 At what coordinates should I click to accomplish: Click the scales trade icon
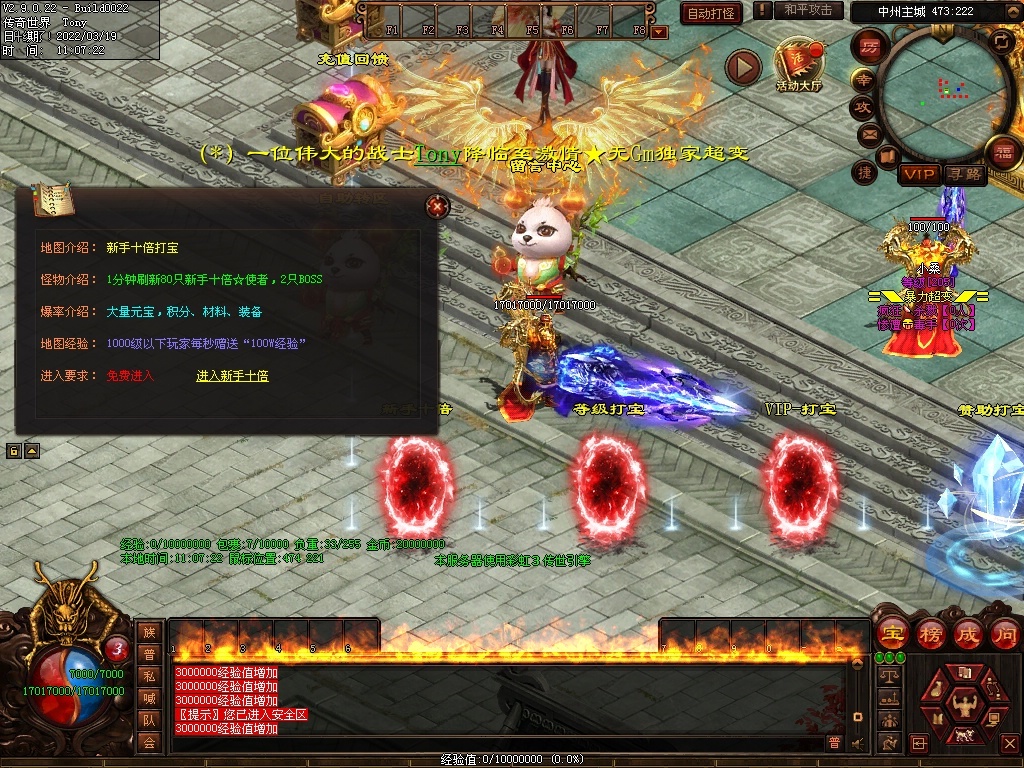[x=888, y=677]
